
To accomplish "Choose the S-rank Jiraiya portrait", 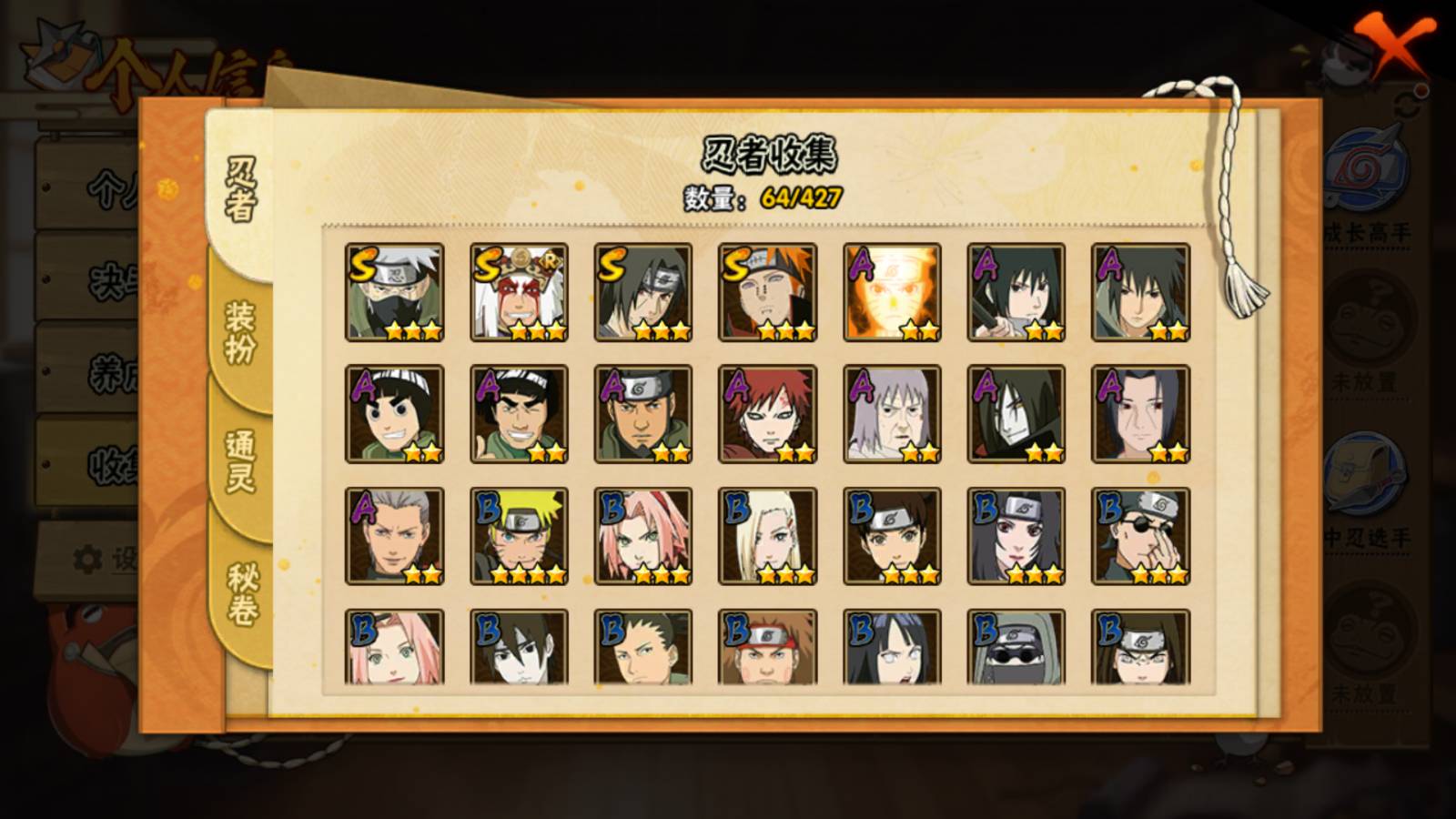I will (520, 292).
